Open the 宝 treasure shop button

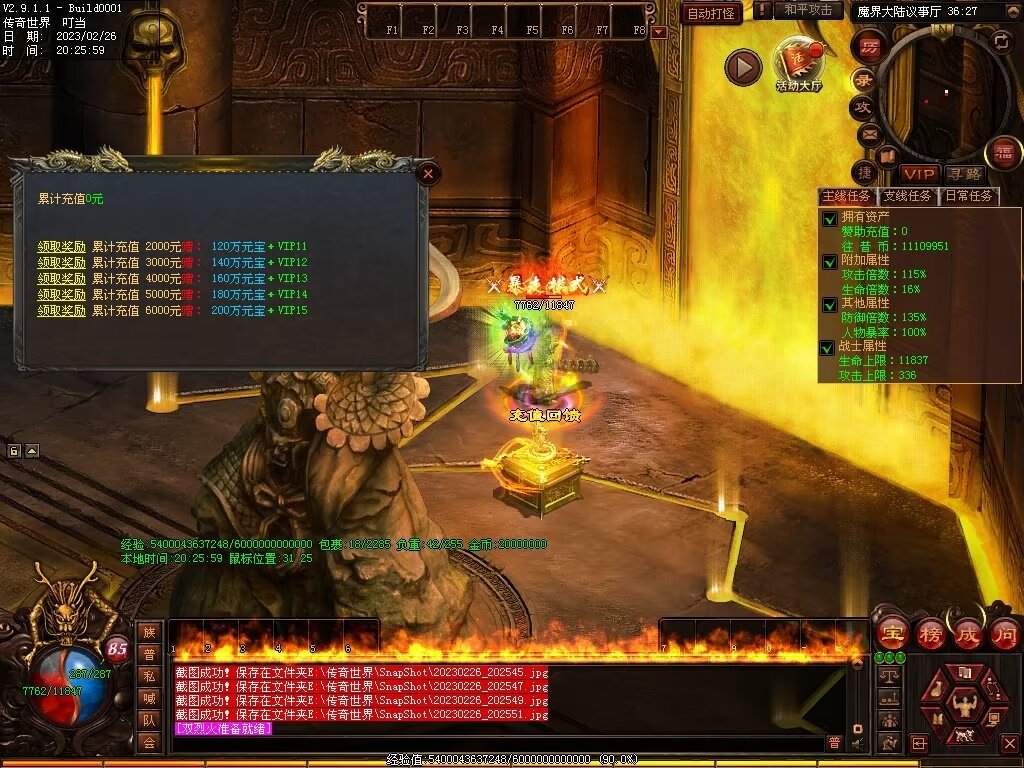pyautogui.click(x=892, y=633)
